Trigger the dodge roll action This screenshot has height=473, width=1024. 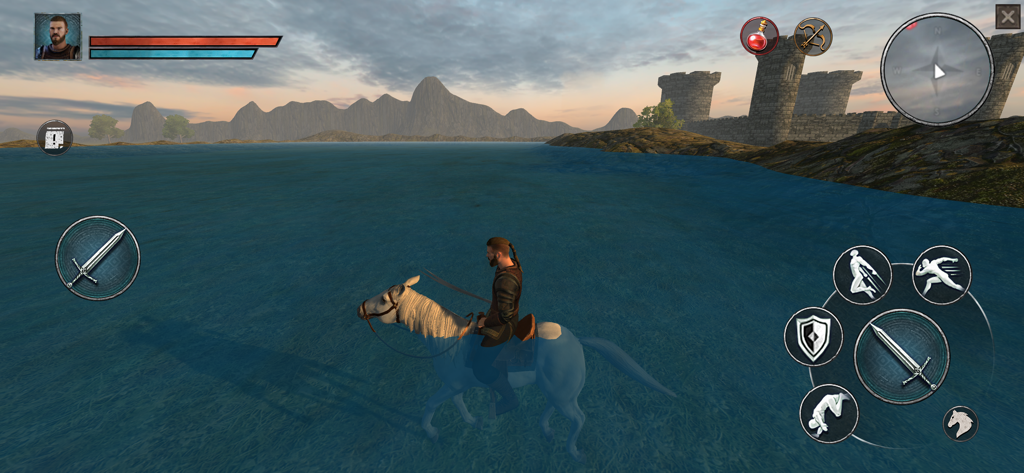[828, 413]
